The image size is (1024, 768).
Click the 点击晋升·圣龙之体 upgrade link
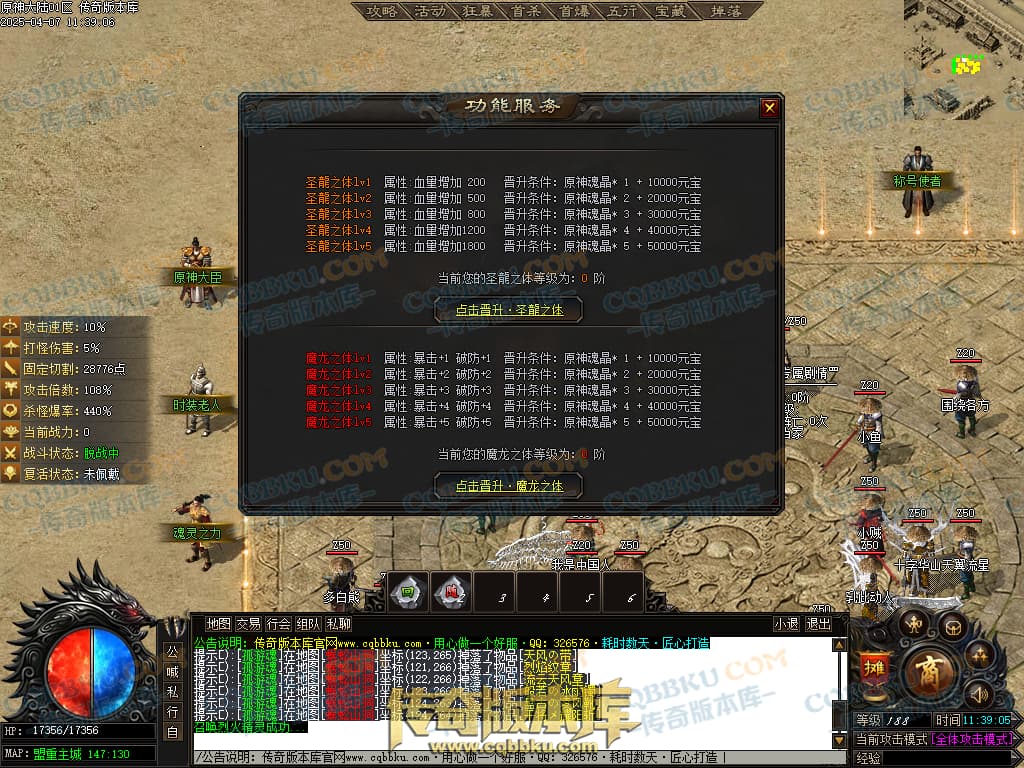coord(509,310)
